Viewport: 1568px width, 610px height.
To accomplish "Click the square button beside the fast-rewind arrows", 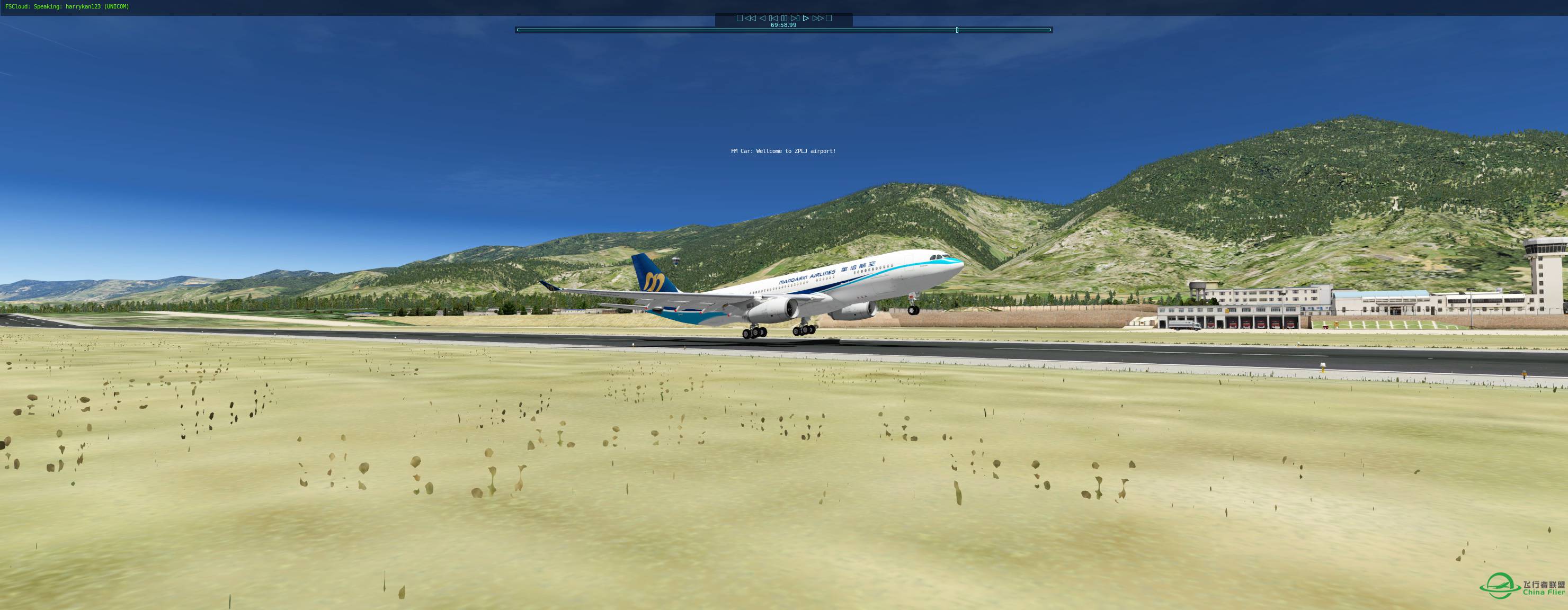I will point(740,18).
